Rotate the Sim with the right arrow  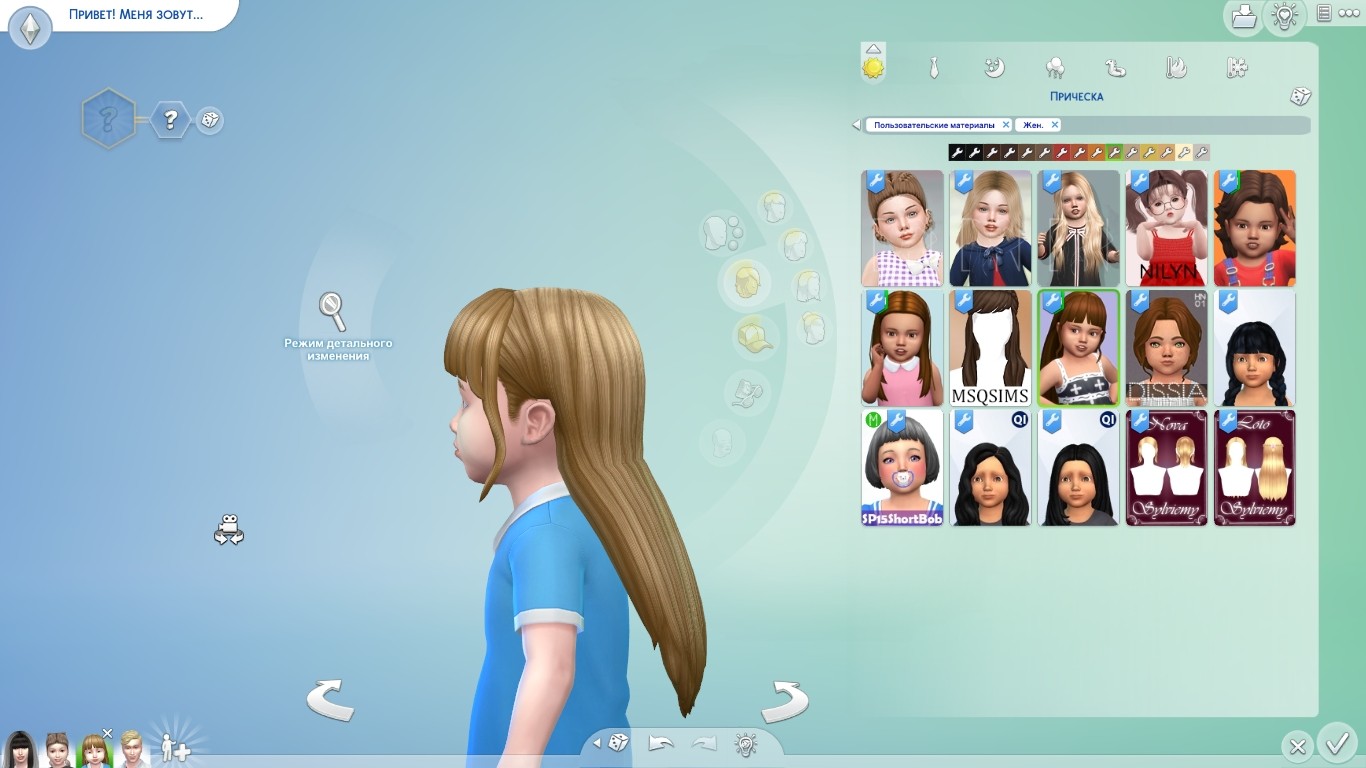click(784, 700)
